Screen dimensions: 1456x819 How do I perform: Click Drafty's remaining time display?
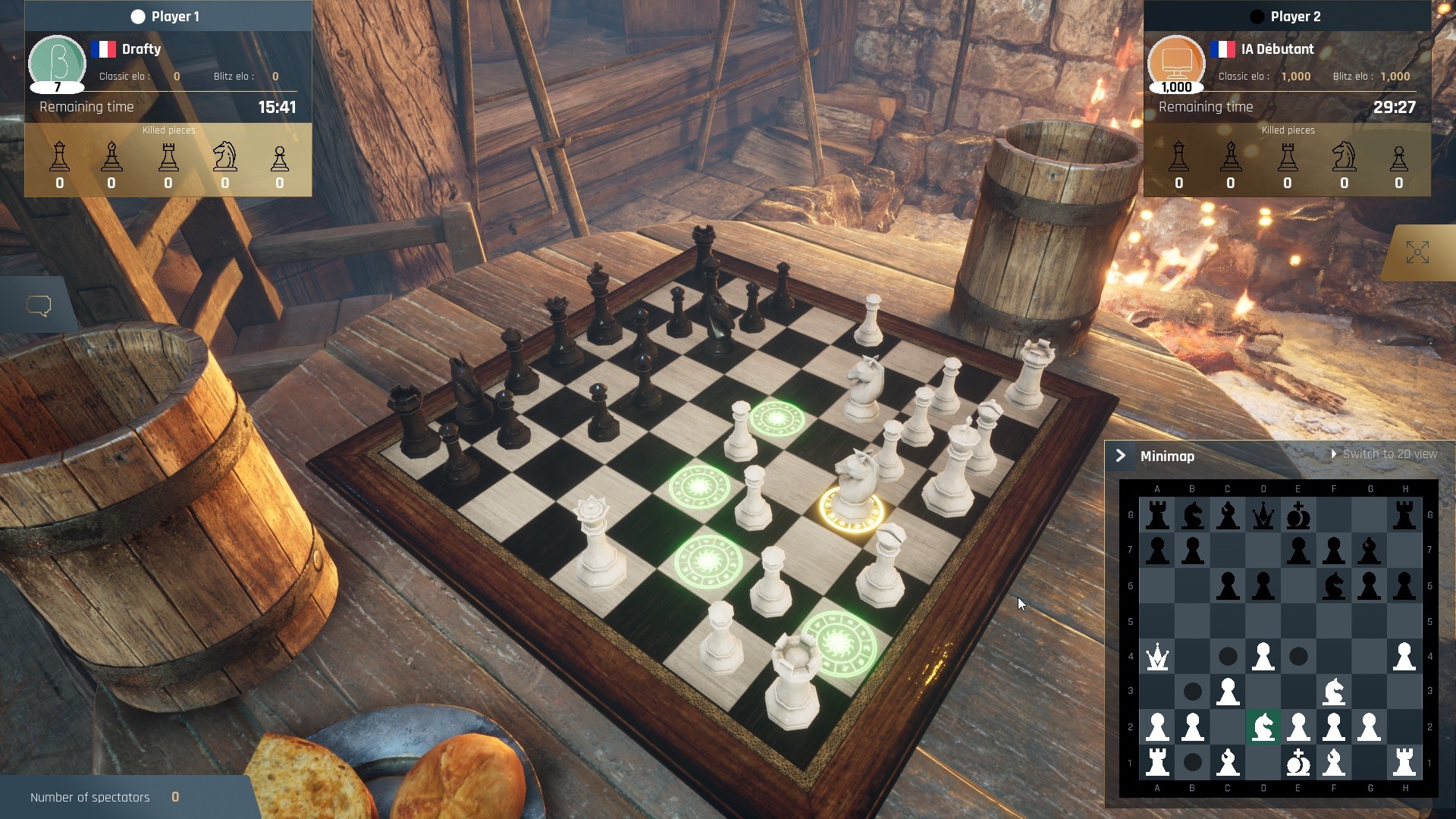tap(278, 107)
